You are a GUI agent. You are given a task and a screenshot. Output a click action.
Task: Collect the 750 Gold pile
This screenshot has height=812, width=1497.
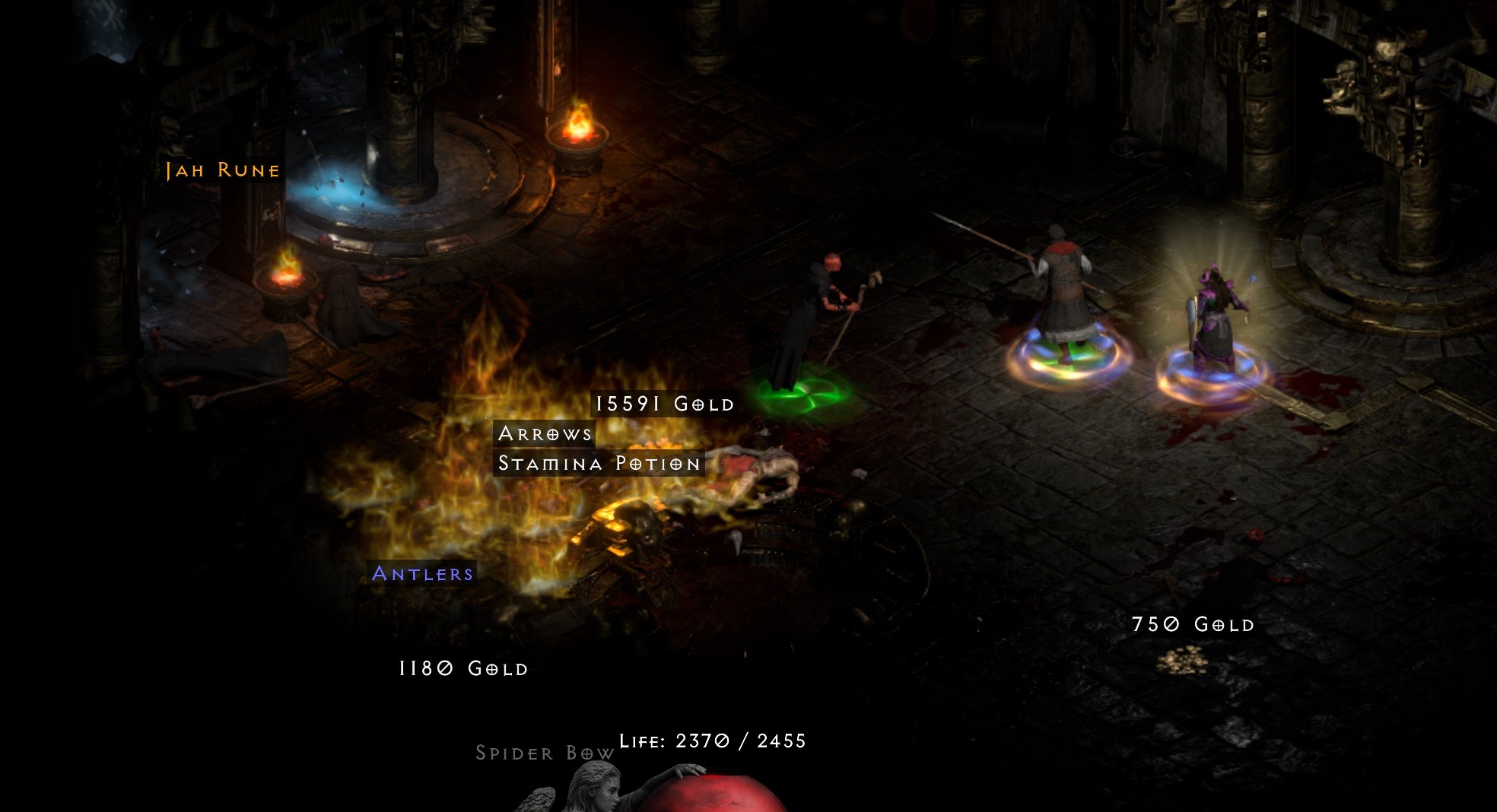click(x=1193, y=625)
